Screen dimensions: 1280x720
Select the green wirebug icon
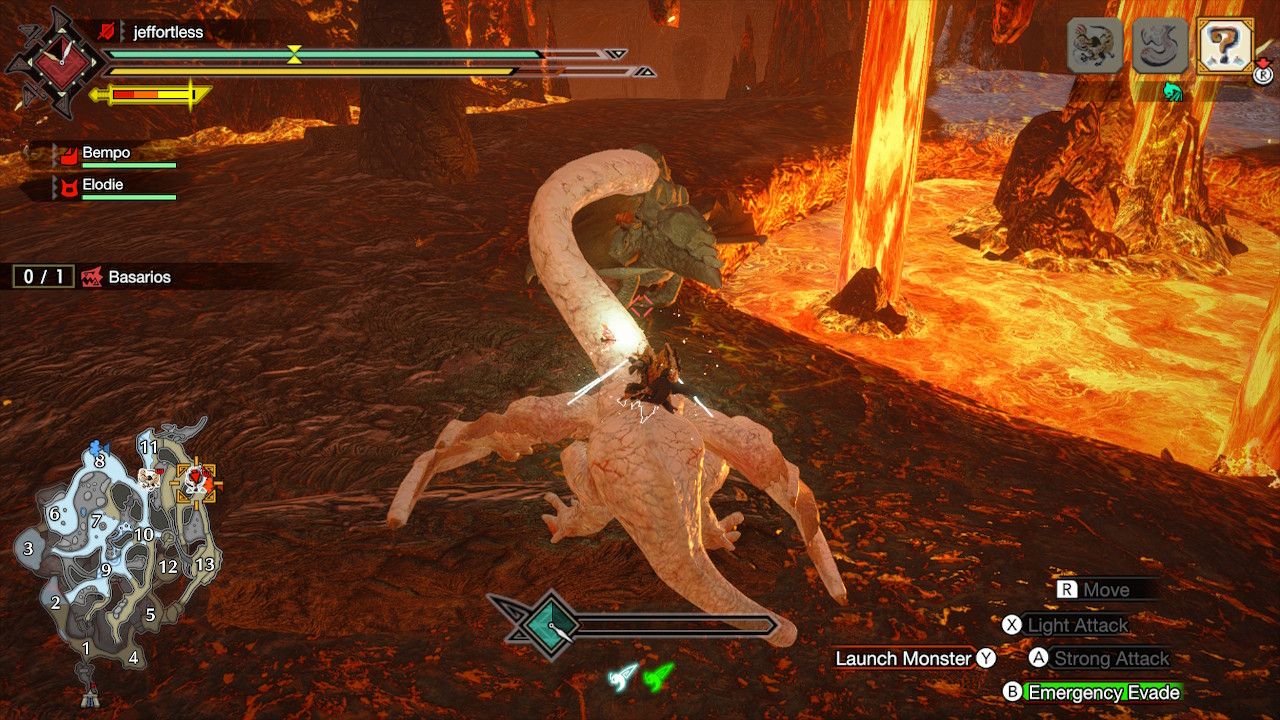pyautogui.click(x=659, y=678)
